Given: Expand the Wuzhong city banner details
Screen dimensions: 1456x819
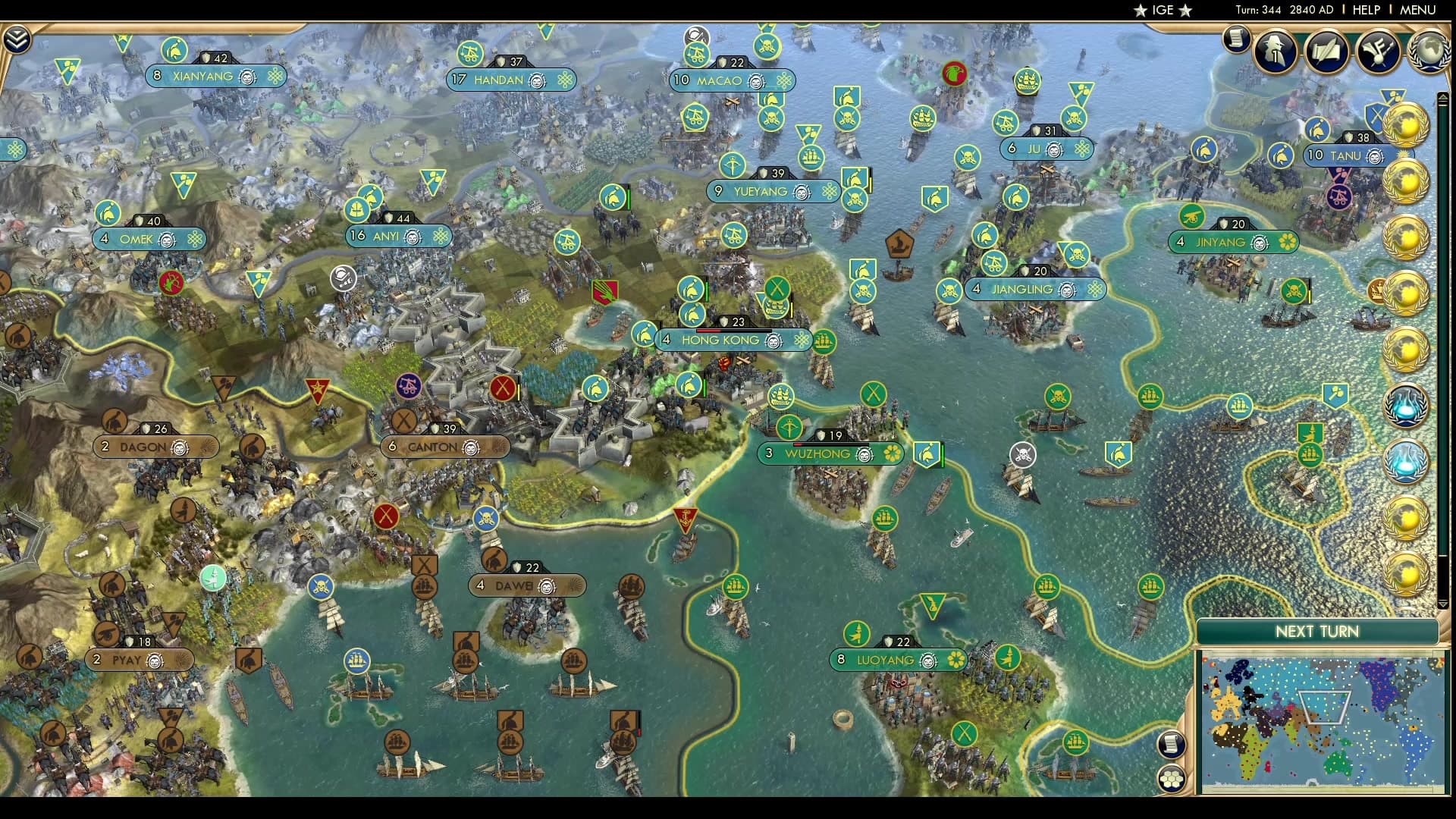Looking at the screenshot, I should point(831,453).
